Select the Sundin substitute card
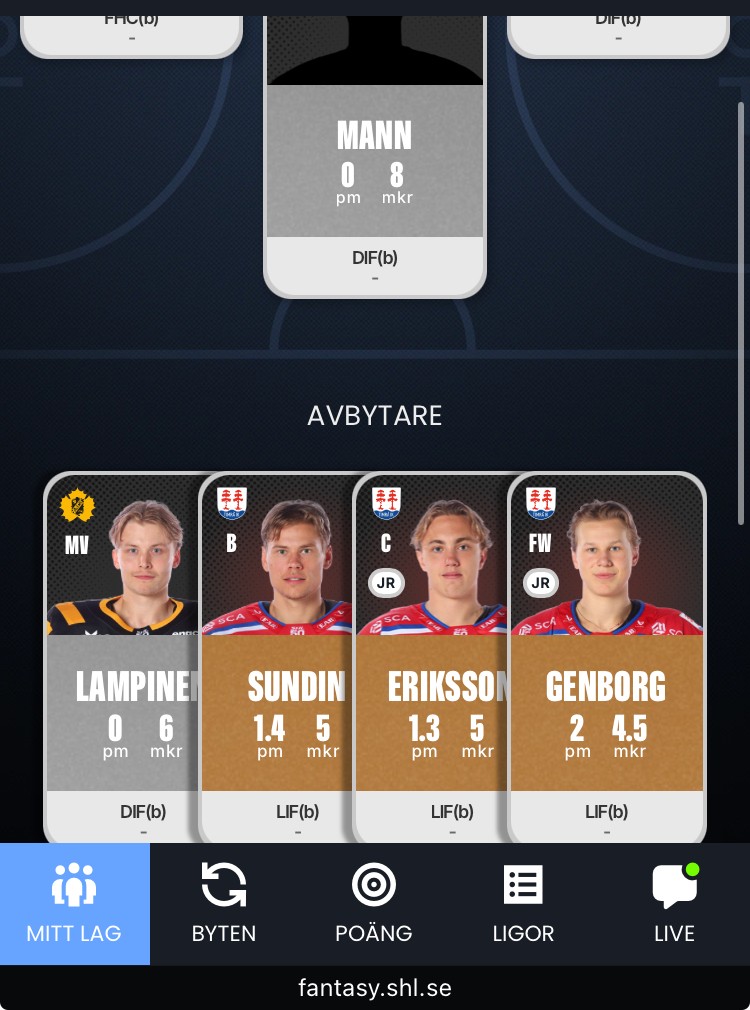 point(278,660)
